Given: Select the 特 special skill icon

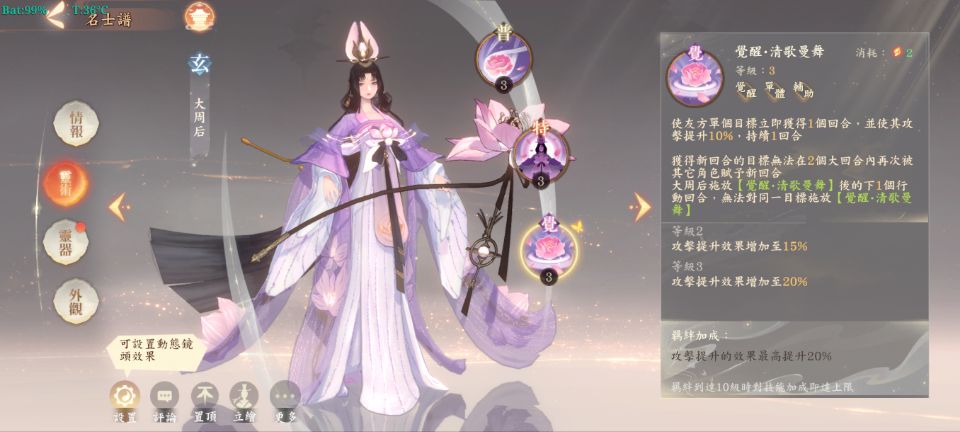Looking at the screenshot, I should 540,154.
